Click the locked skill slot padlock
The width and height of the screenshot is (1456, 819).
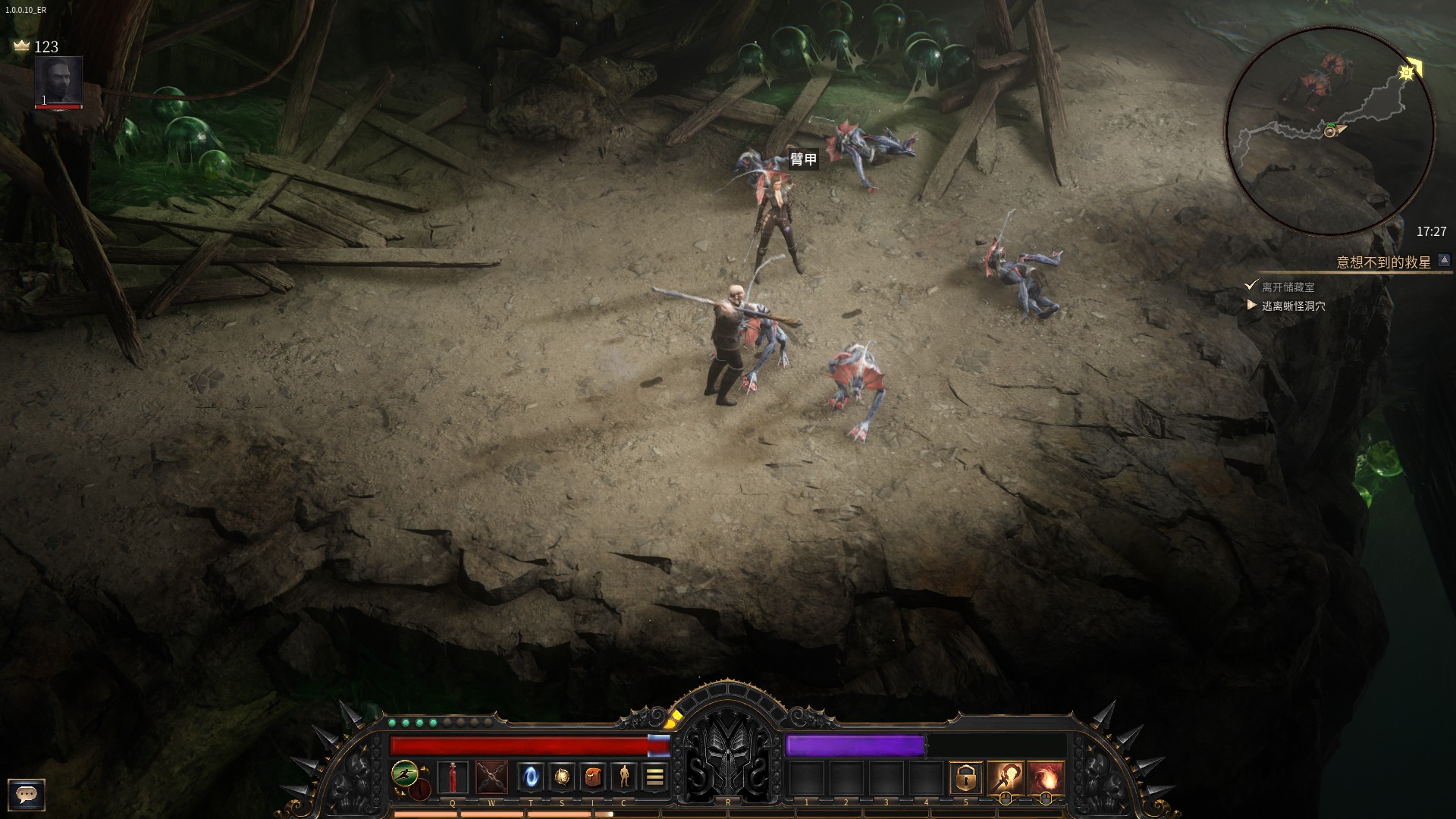point(965,777)
